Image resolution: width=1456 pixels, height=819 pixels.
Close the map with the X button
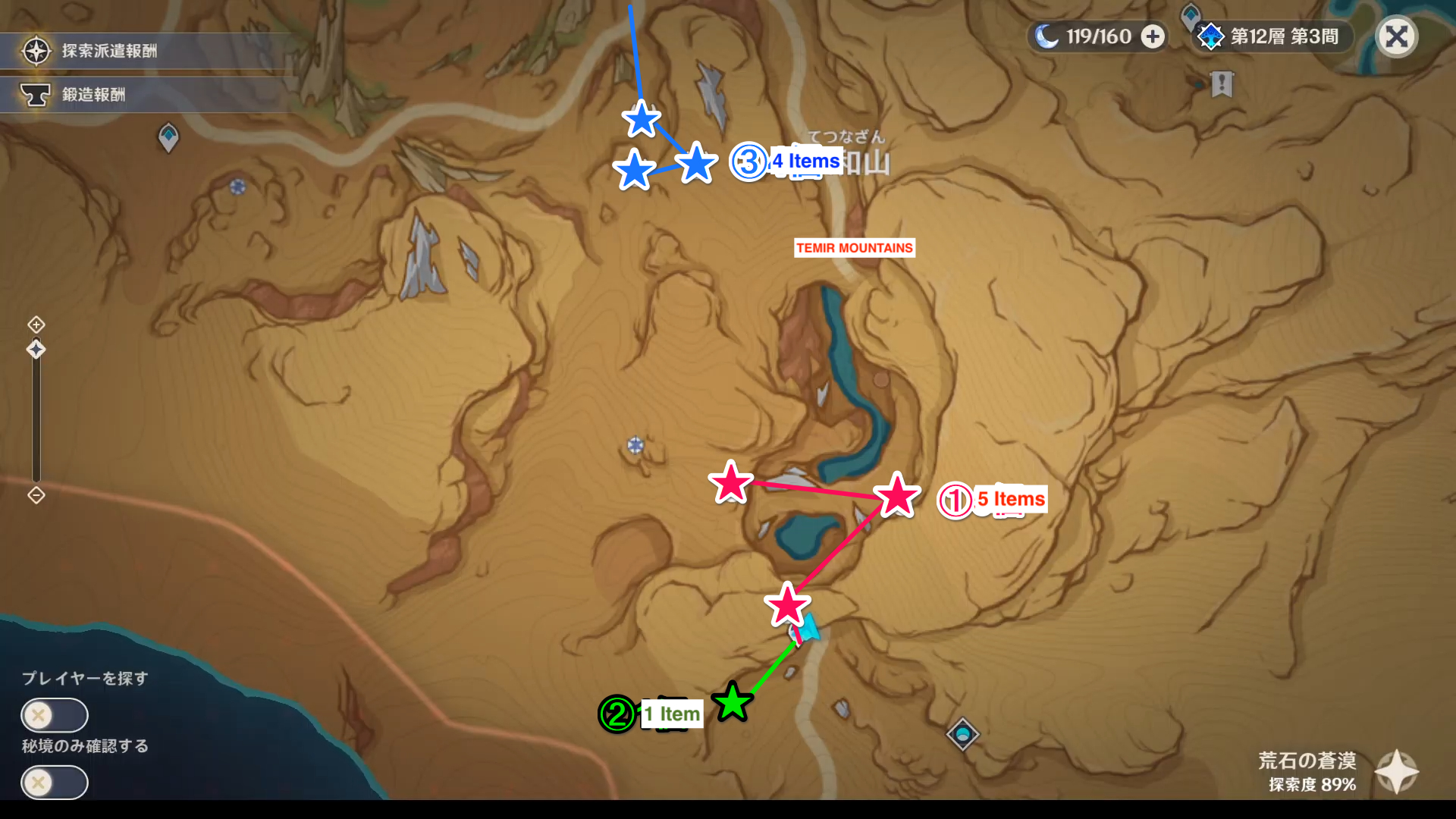point(1396,36)
